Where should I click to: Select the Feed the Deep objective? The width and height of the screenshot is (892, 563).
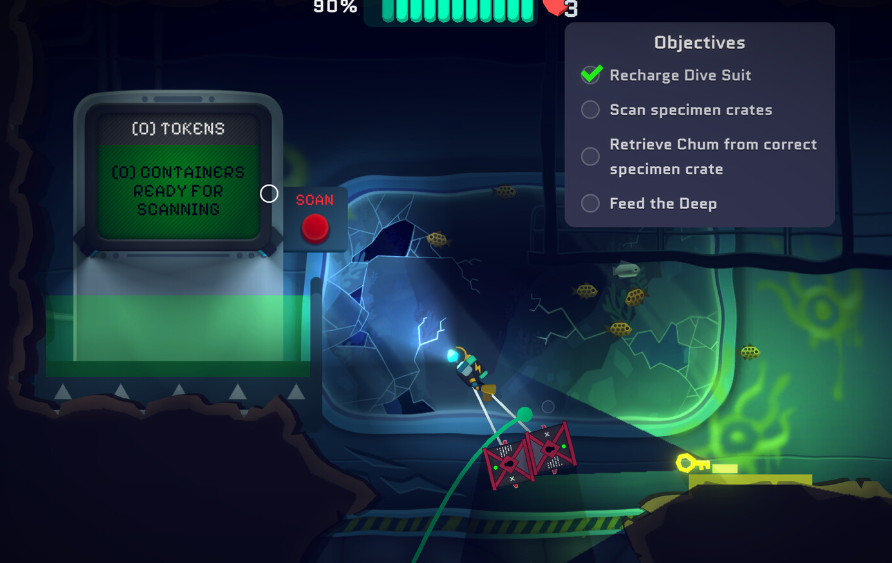coord(662,203)
